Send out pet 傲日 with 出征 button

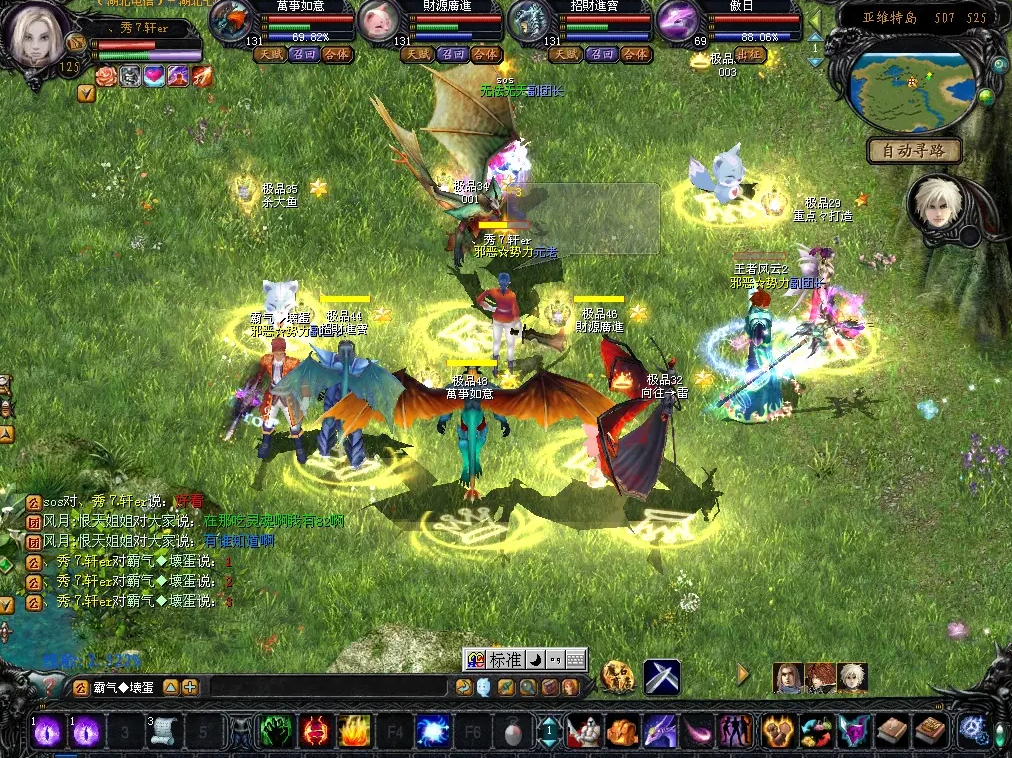(750, 54)
